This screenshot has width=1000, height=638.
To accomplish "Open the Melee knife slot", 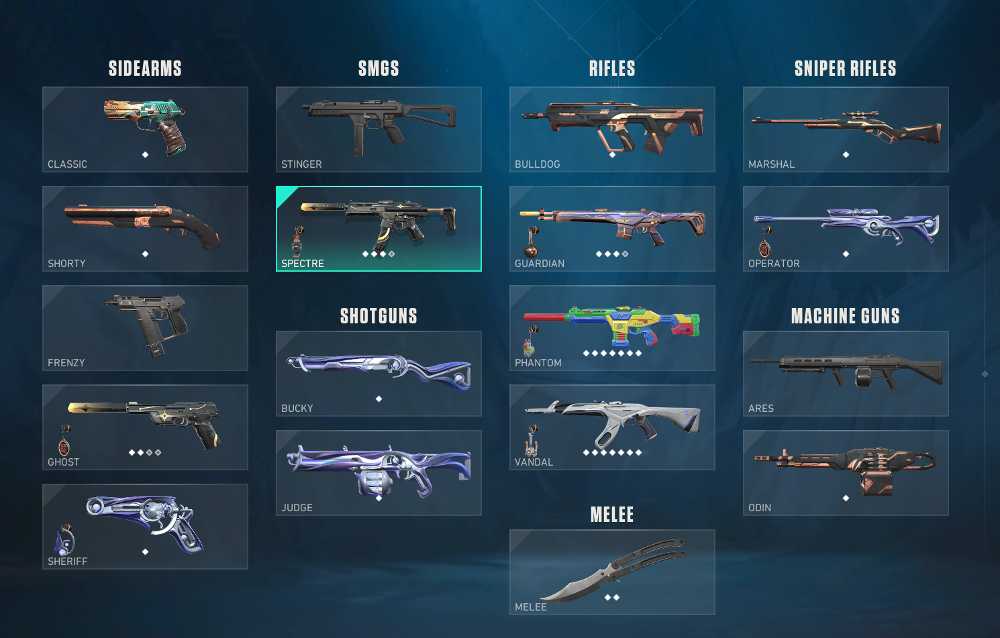I will [612, 571].
